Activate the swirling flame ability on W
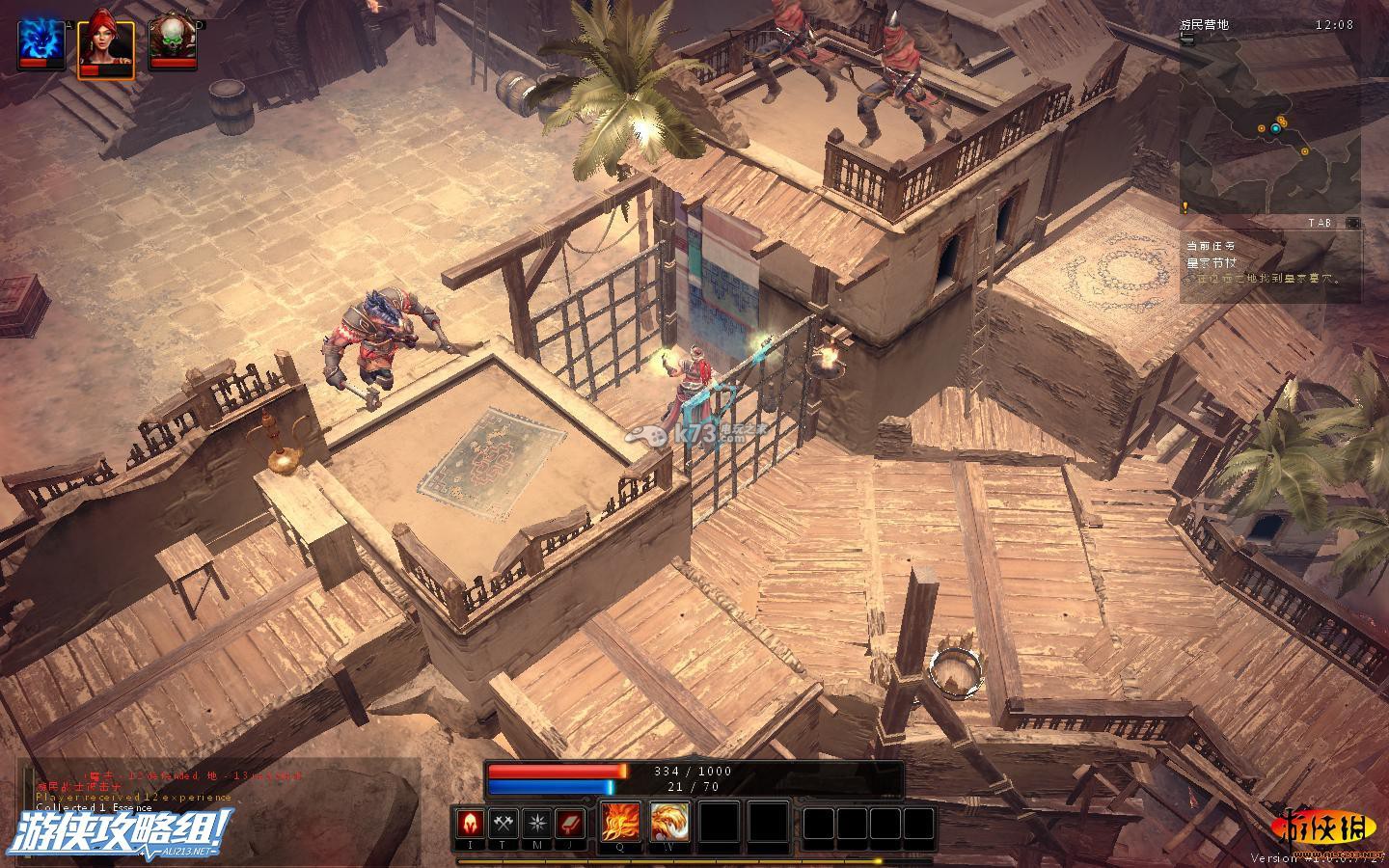 coord(669,824)
